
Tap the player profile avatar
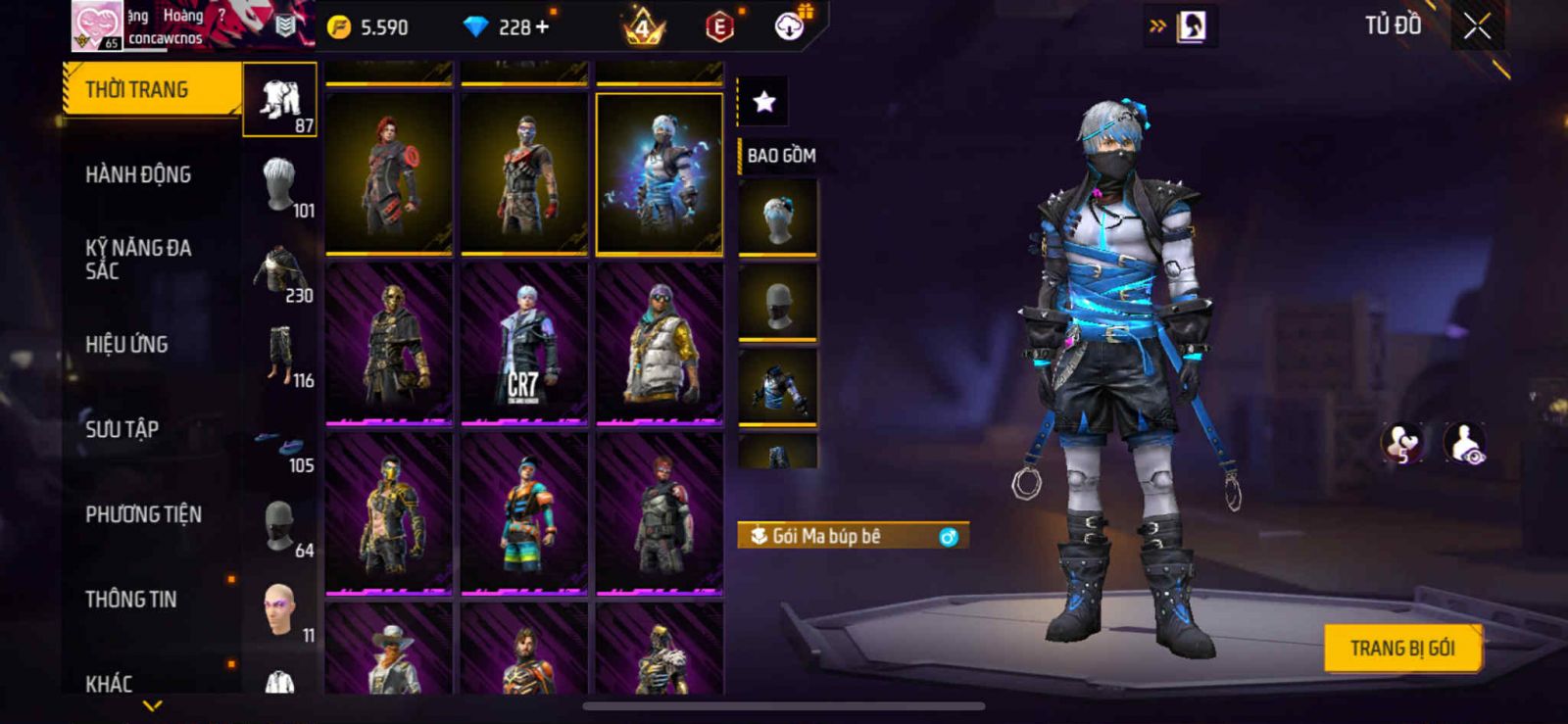97,25
